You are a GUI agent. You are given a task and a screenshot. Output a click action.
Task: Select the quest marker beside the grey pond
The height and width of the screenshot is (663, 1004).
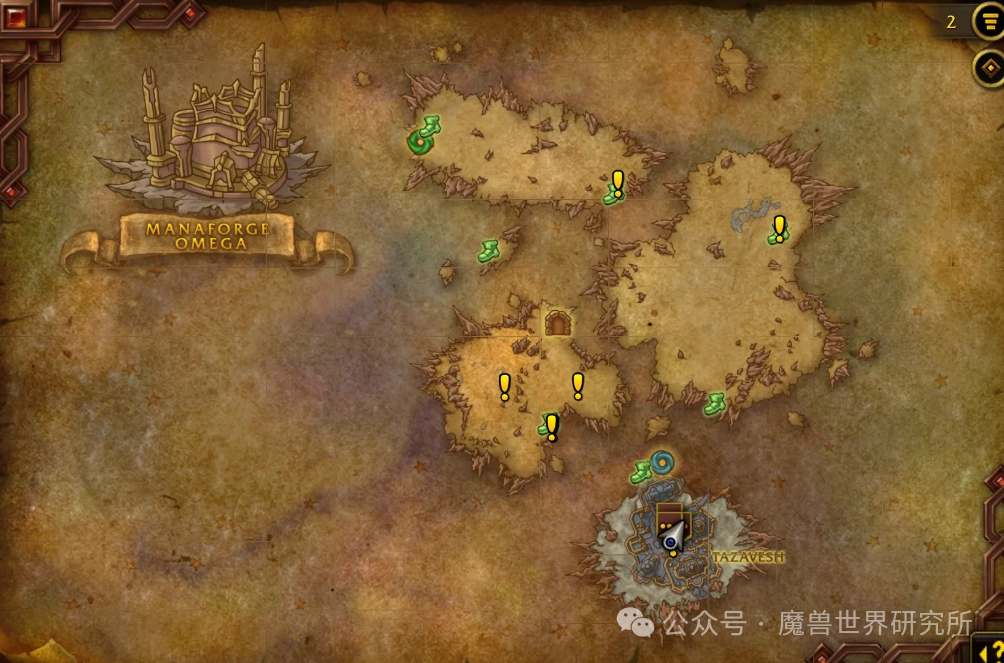[x=779, y=229]
